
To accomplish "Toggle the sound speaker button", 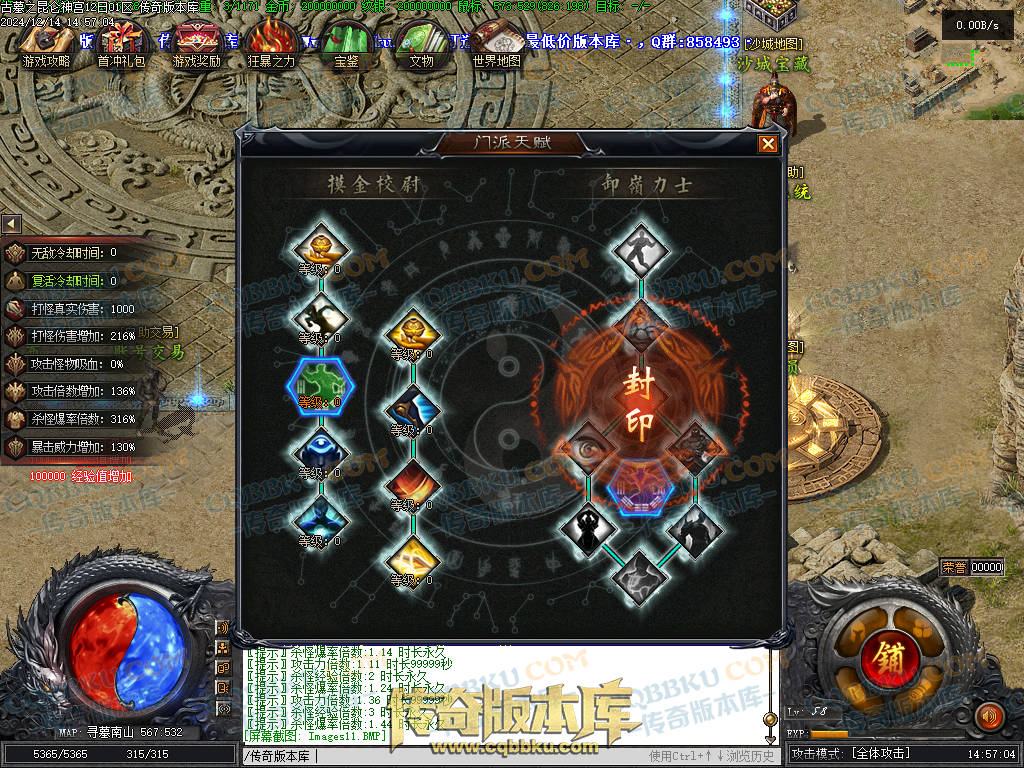I will click(x=990, y=716).
